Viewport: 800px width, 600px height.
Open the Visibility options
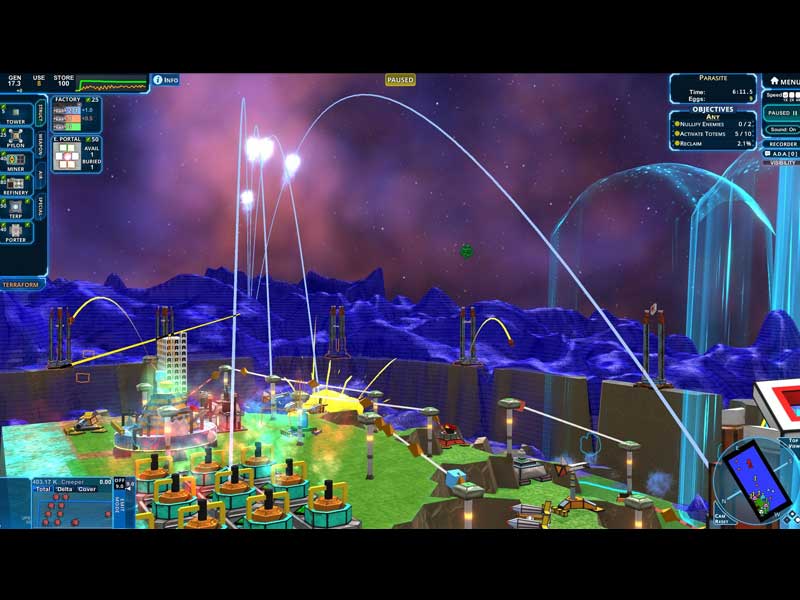pos(783,162)
